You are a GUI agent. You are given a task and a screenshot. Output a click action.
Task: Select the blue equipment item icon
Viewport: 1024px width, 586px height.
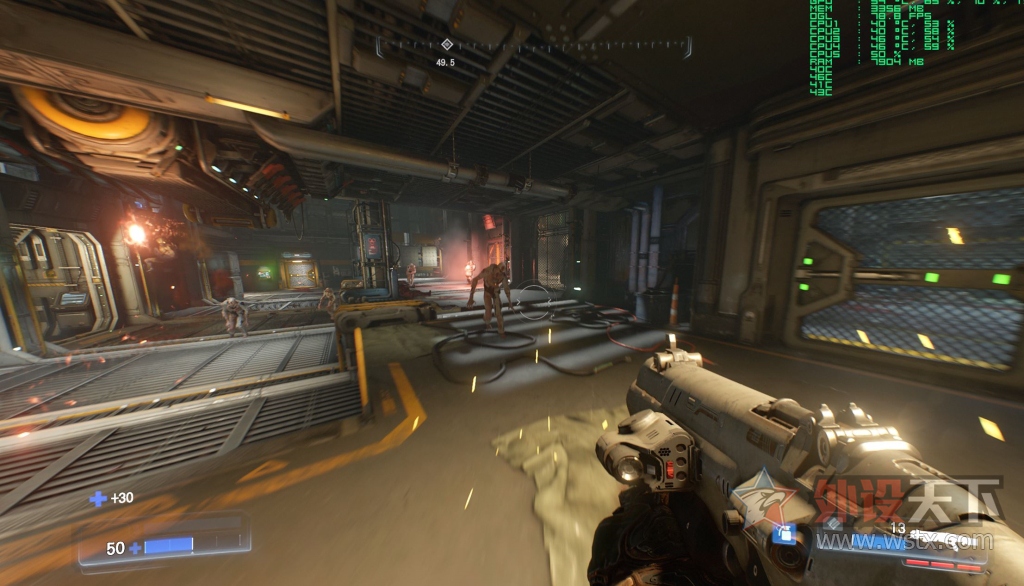[x=785, y=534]
